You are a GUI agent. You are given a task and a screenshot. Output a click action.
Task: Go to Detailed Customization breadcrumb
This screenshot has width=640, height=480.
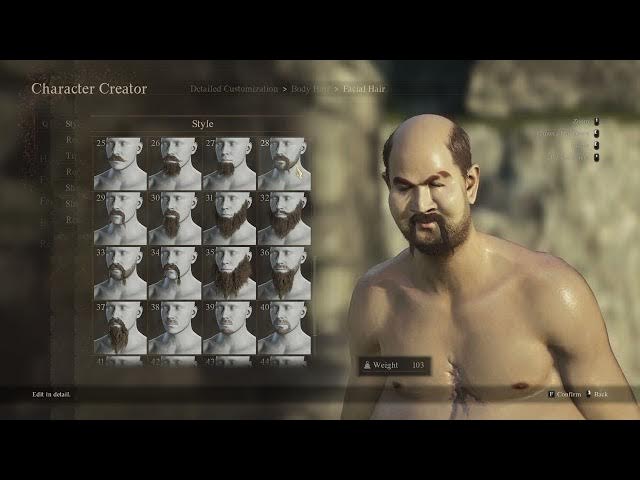[234, 89]
